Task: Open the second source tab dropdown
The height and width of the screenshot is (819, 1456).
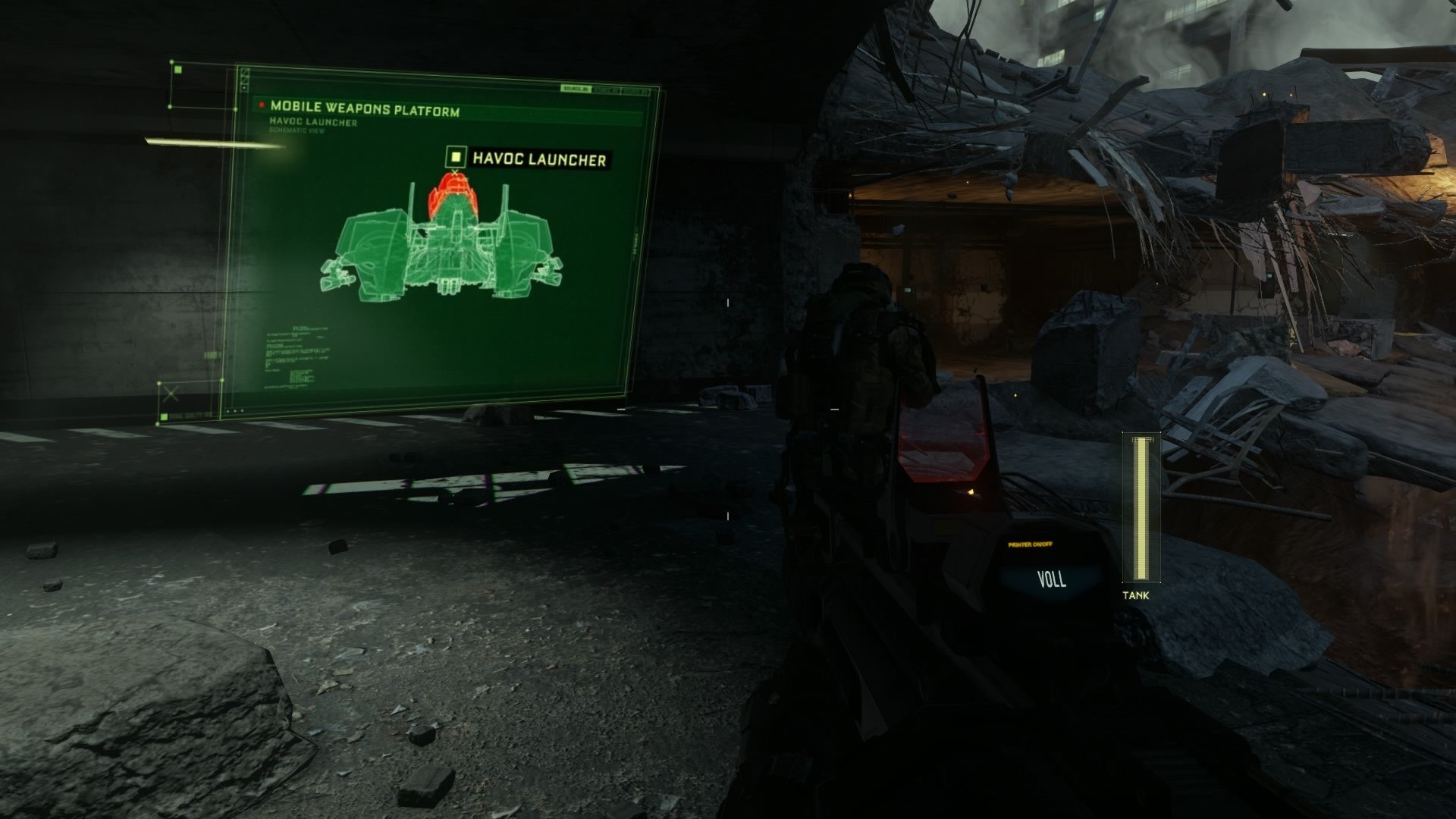Action: pos(607,89)
